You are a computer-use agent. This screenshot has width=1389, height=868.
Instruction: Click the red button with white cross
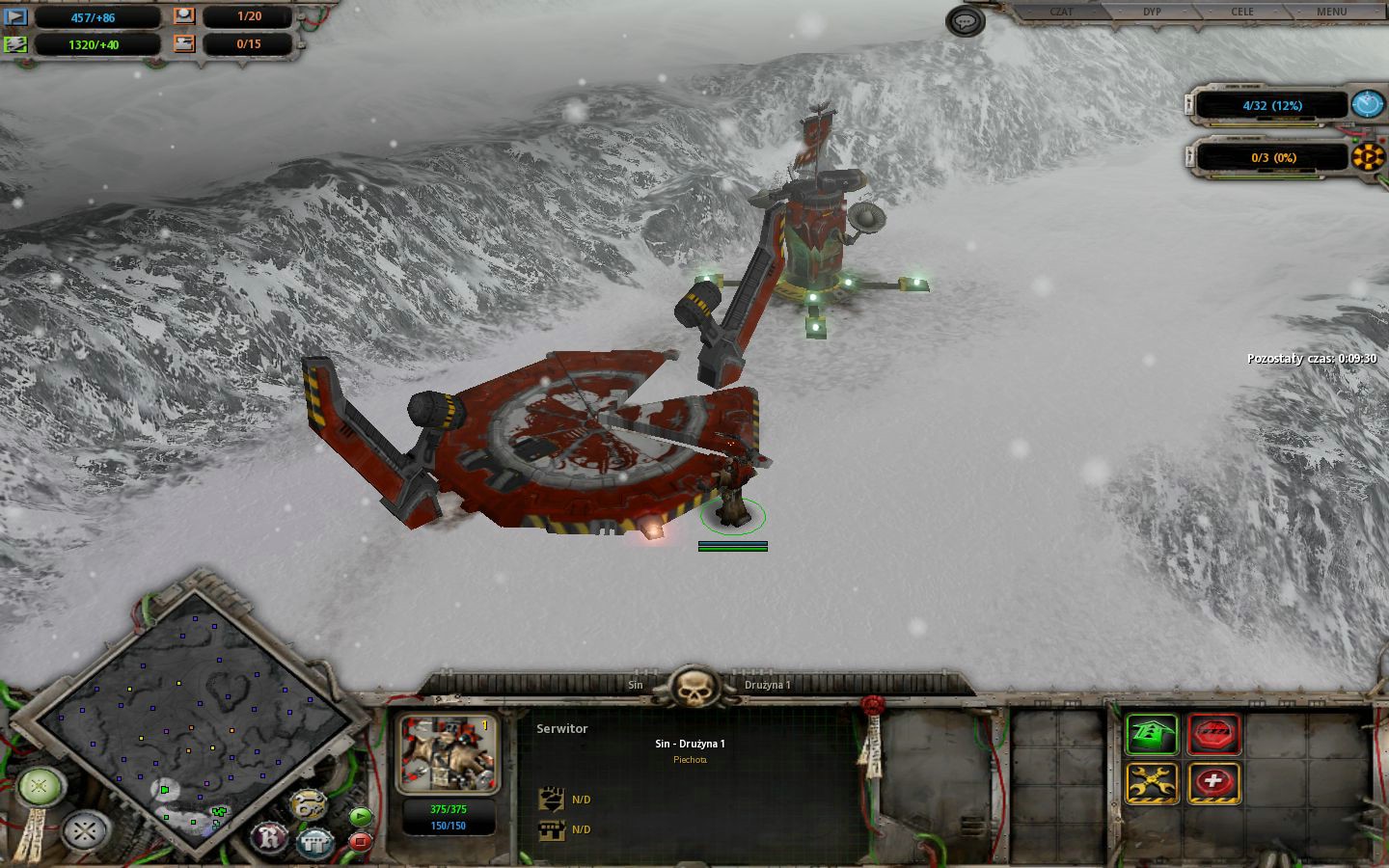[x=1213, y=782]
